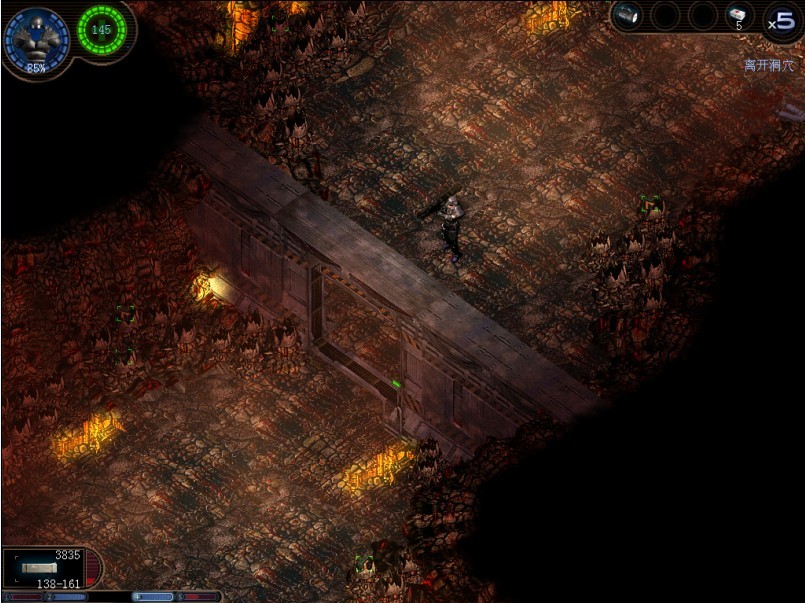The height and width of the screenshot is (603, 805).
Task: Switch to weapon slot 5
Action: click(x=198, y=597)
